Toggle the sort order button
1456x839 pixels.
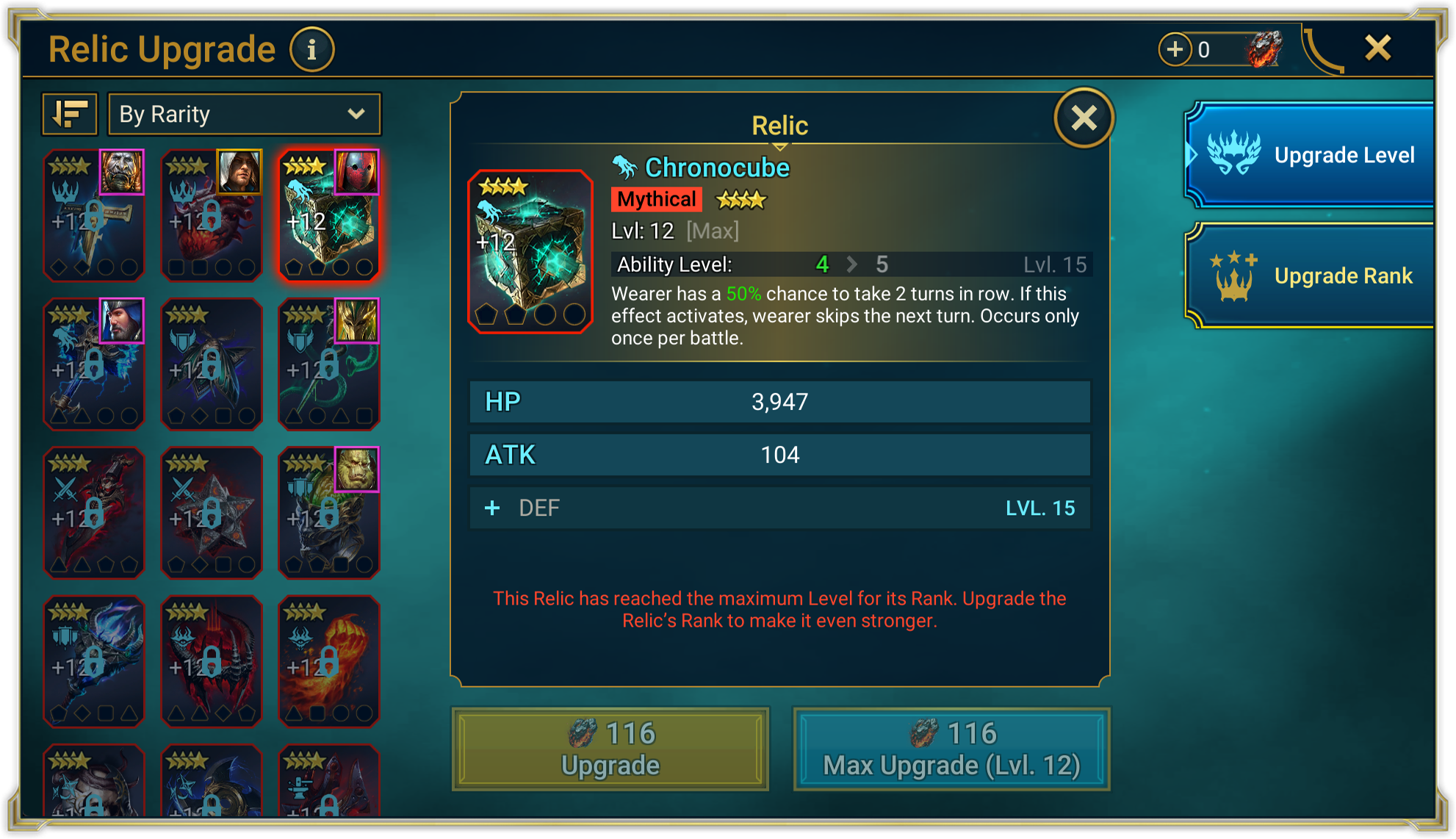pos(70,114)
